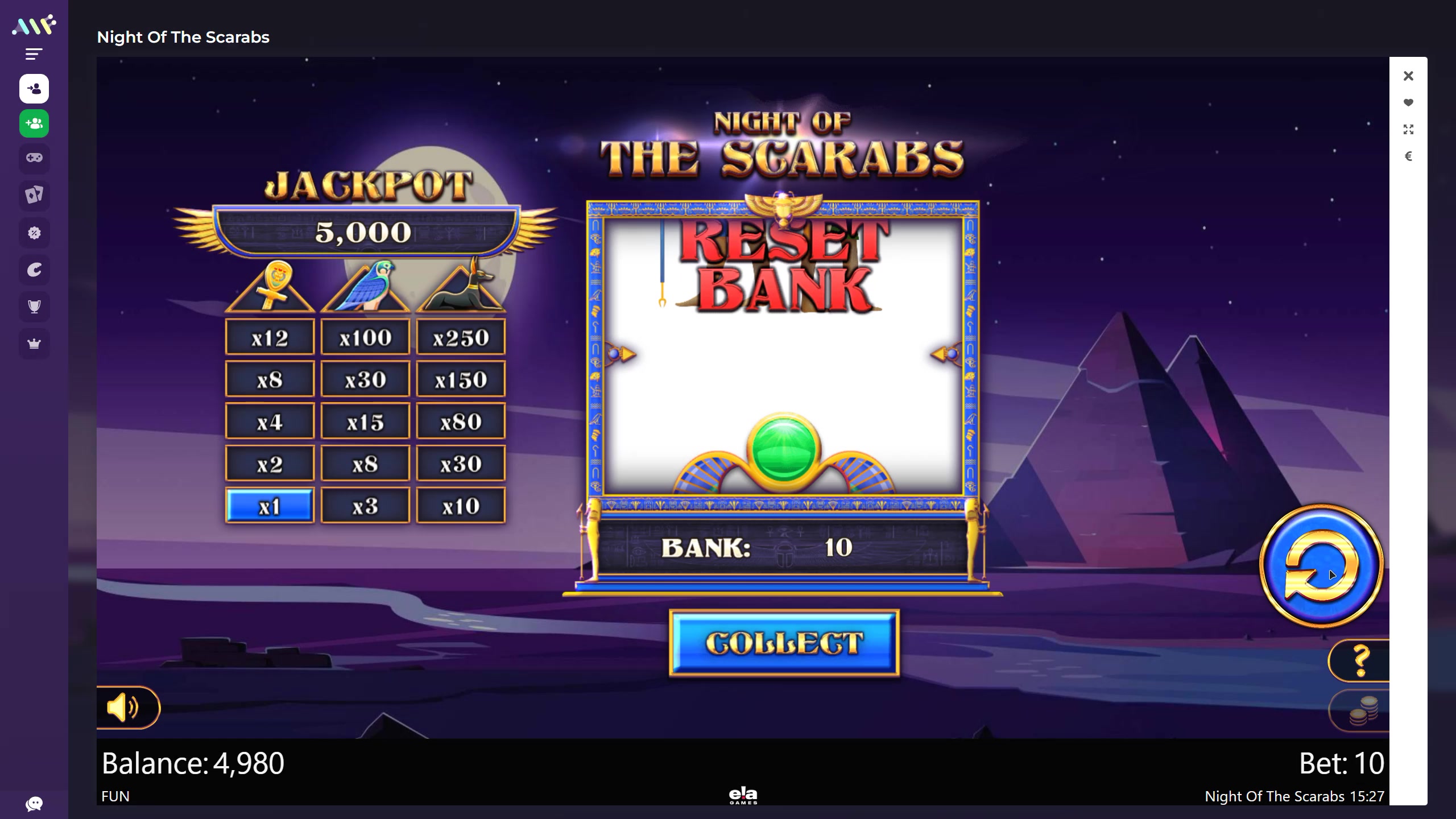Close the game with the X
1456x819 pixels.
tap(1408, 76)
